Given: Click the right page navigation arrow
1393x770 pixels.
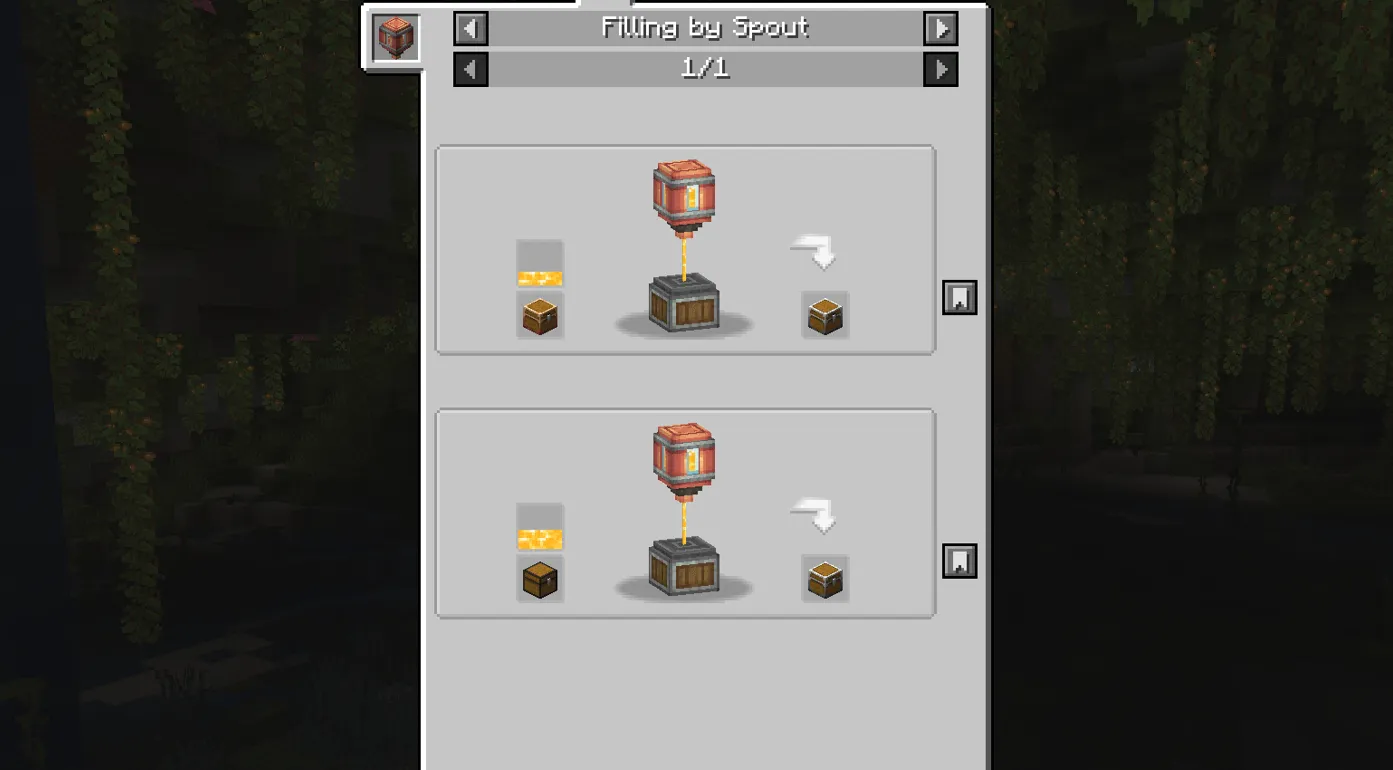Looking at the screenshot, I should click(x=939, y=69).
